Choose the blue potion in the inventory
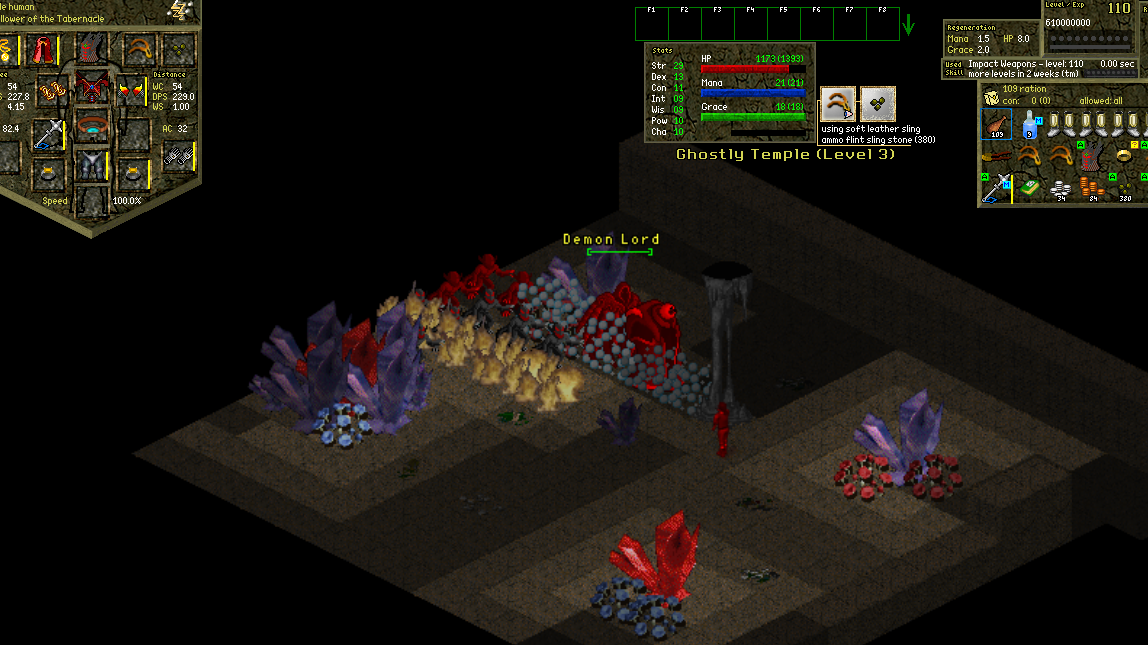 pyautogui.click(x=1030, y=123)
